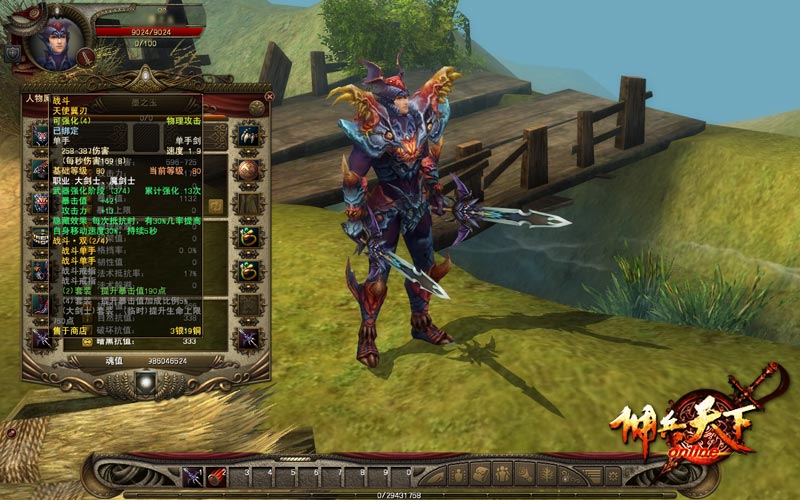Viewport: 800px width, 500px height.
Task: Click the shield icon beside the portrait
Action: (x=13, y=54)
